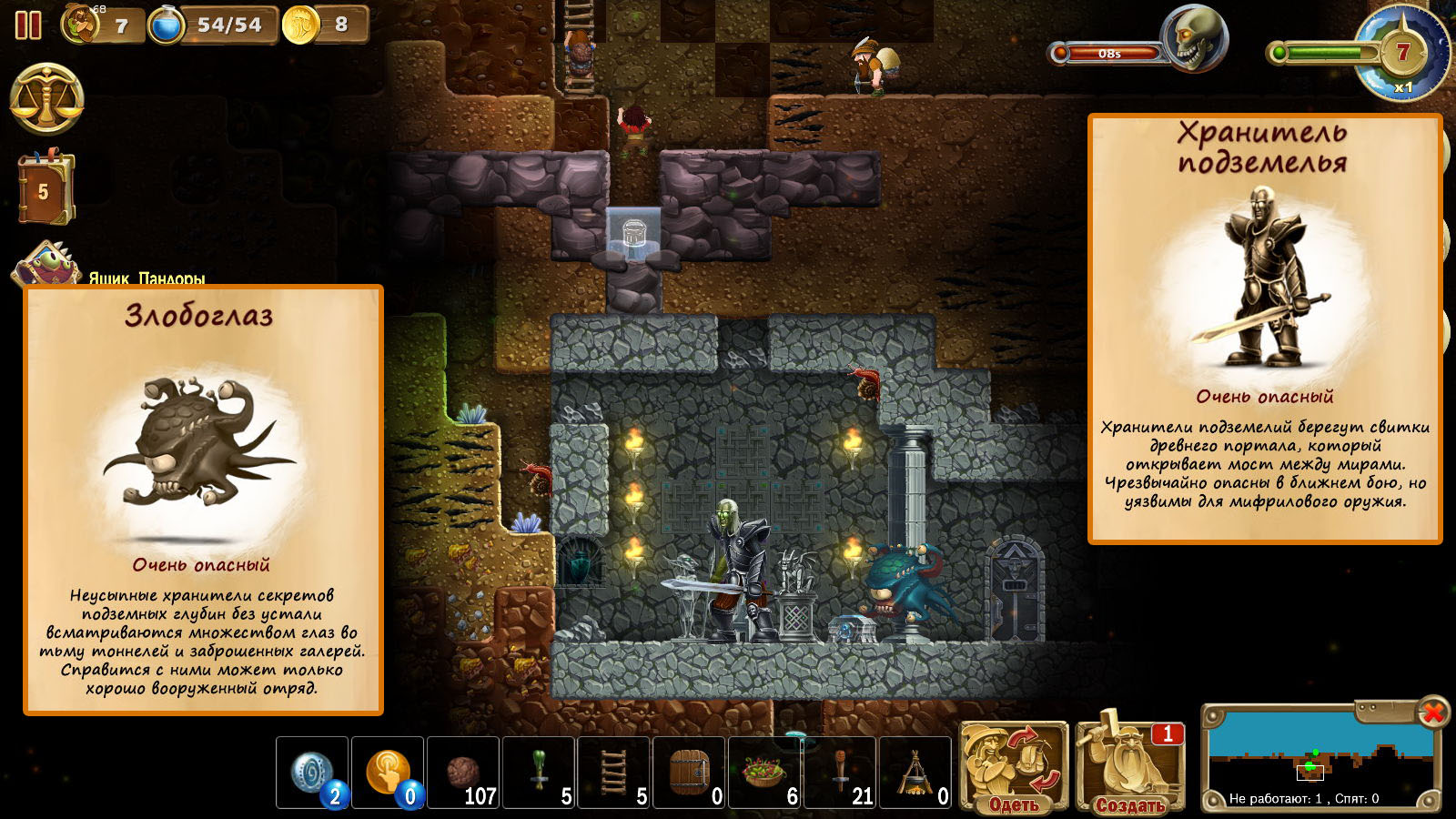This screenshot has height=819, width=1456.
Task: Select the golden hand spell slot
Action: tap(388, 773)
